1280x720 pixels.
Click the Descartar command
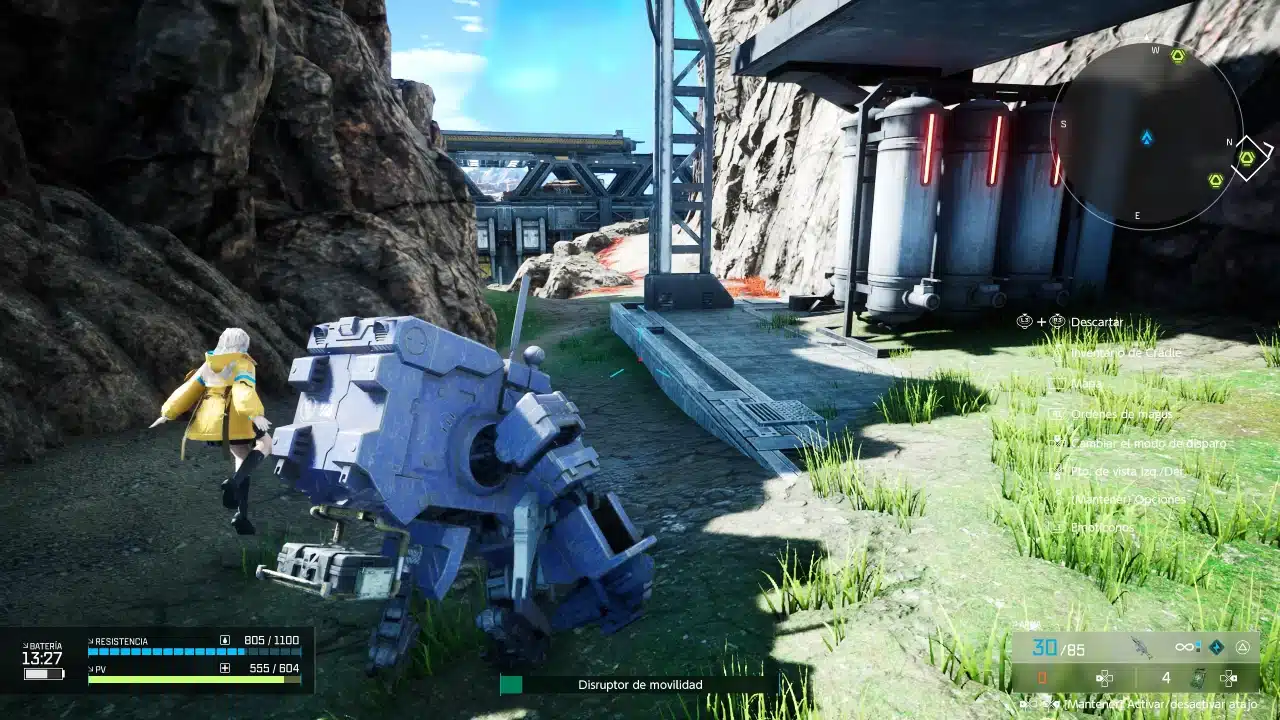click(x=1096, y=322)
